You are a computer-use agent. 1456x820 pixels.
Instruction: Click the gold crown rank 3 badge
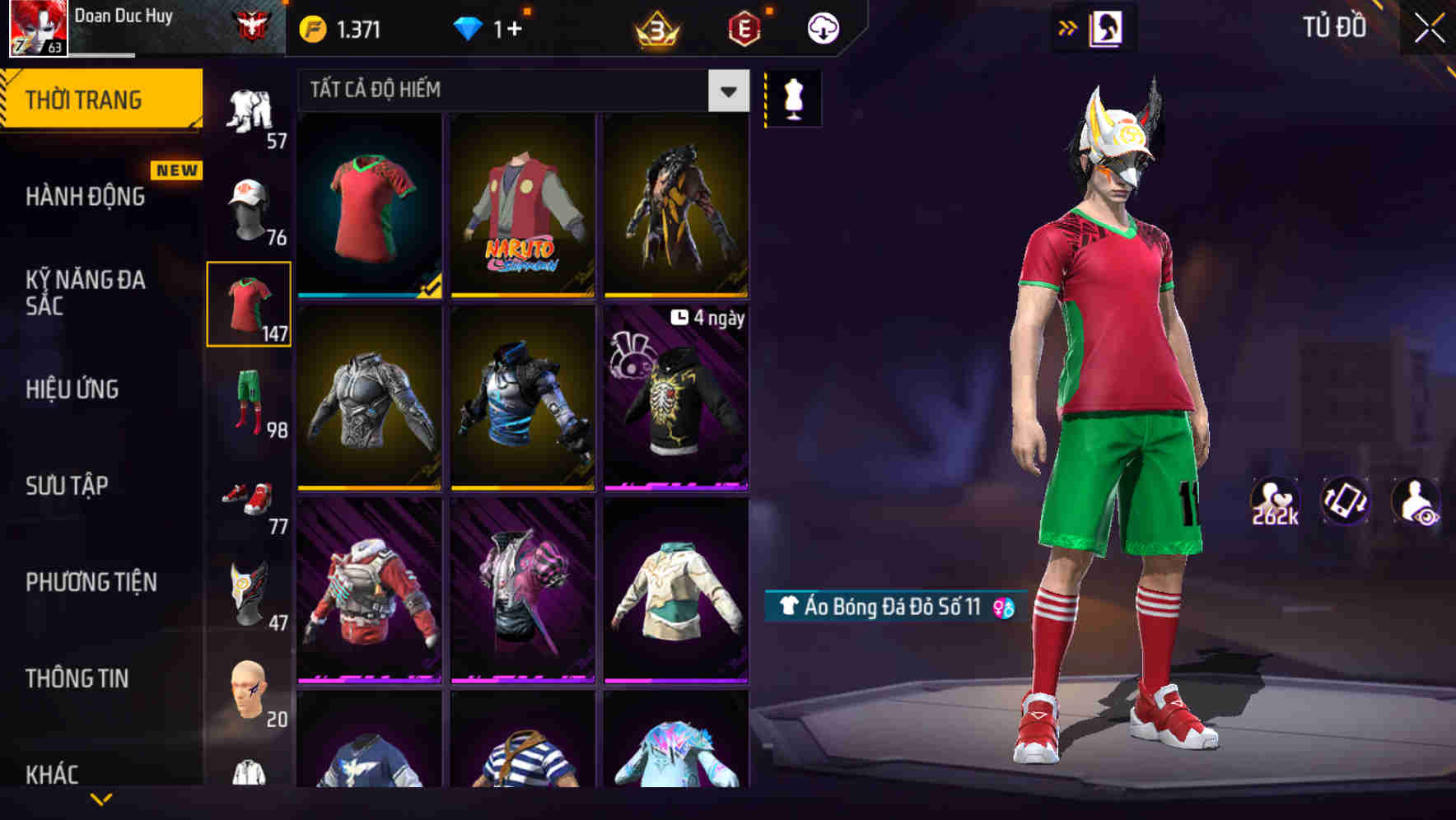[659, 30]
